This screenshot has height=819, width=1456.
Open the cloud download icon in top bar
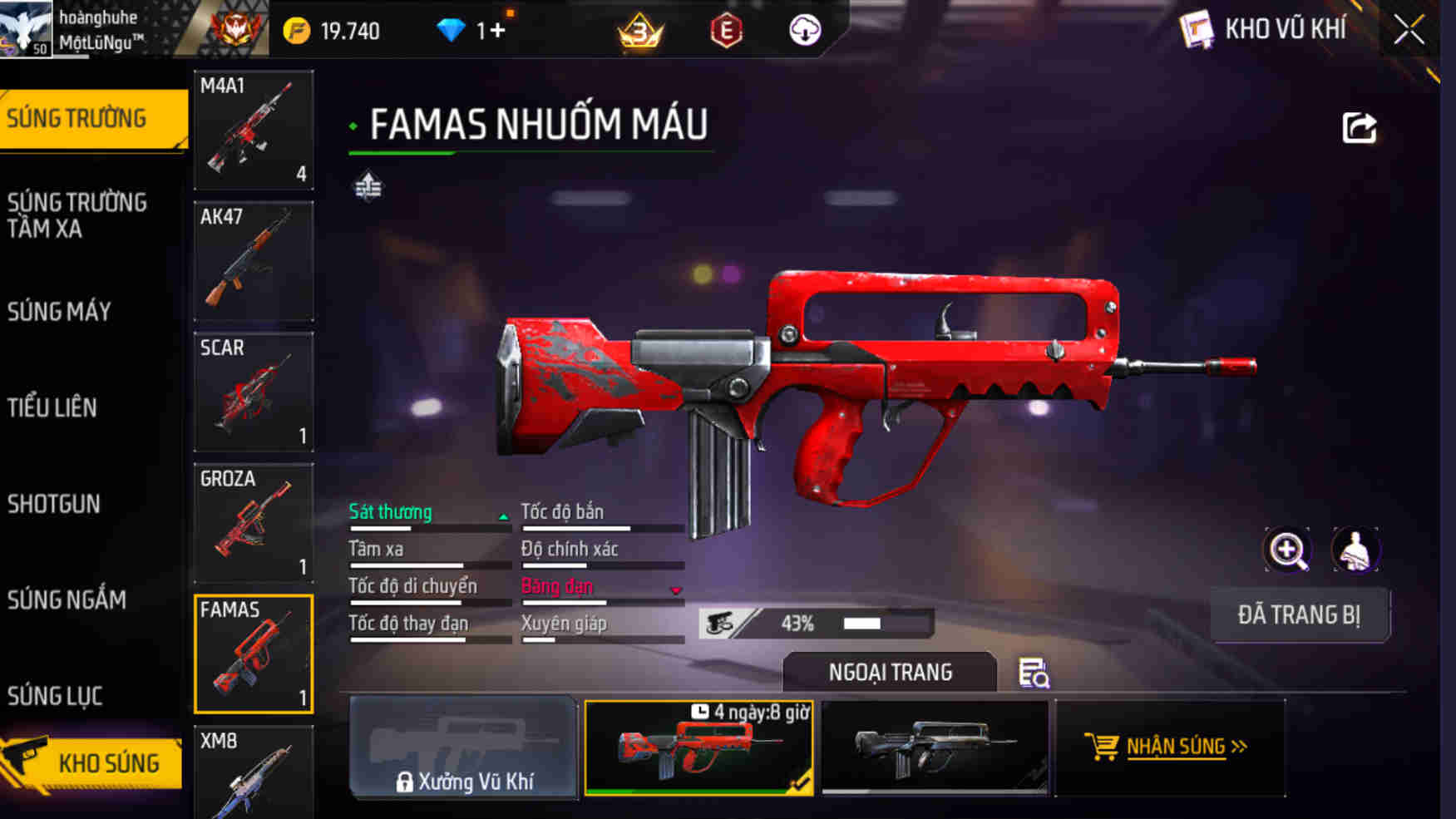pos(803,31)
